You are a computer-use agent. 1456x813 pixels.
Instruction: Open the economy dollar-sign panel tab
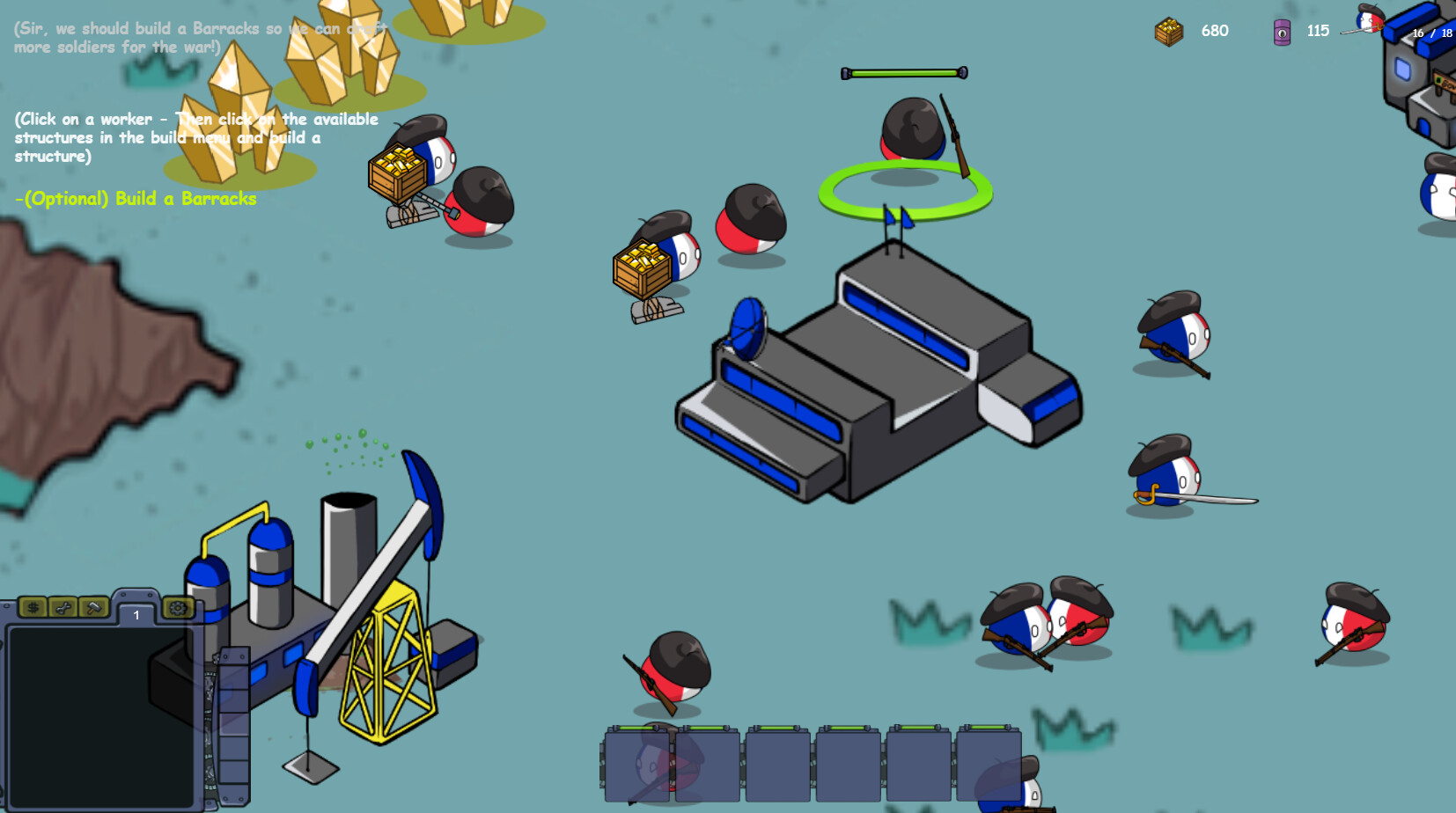pos(33,608)
